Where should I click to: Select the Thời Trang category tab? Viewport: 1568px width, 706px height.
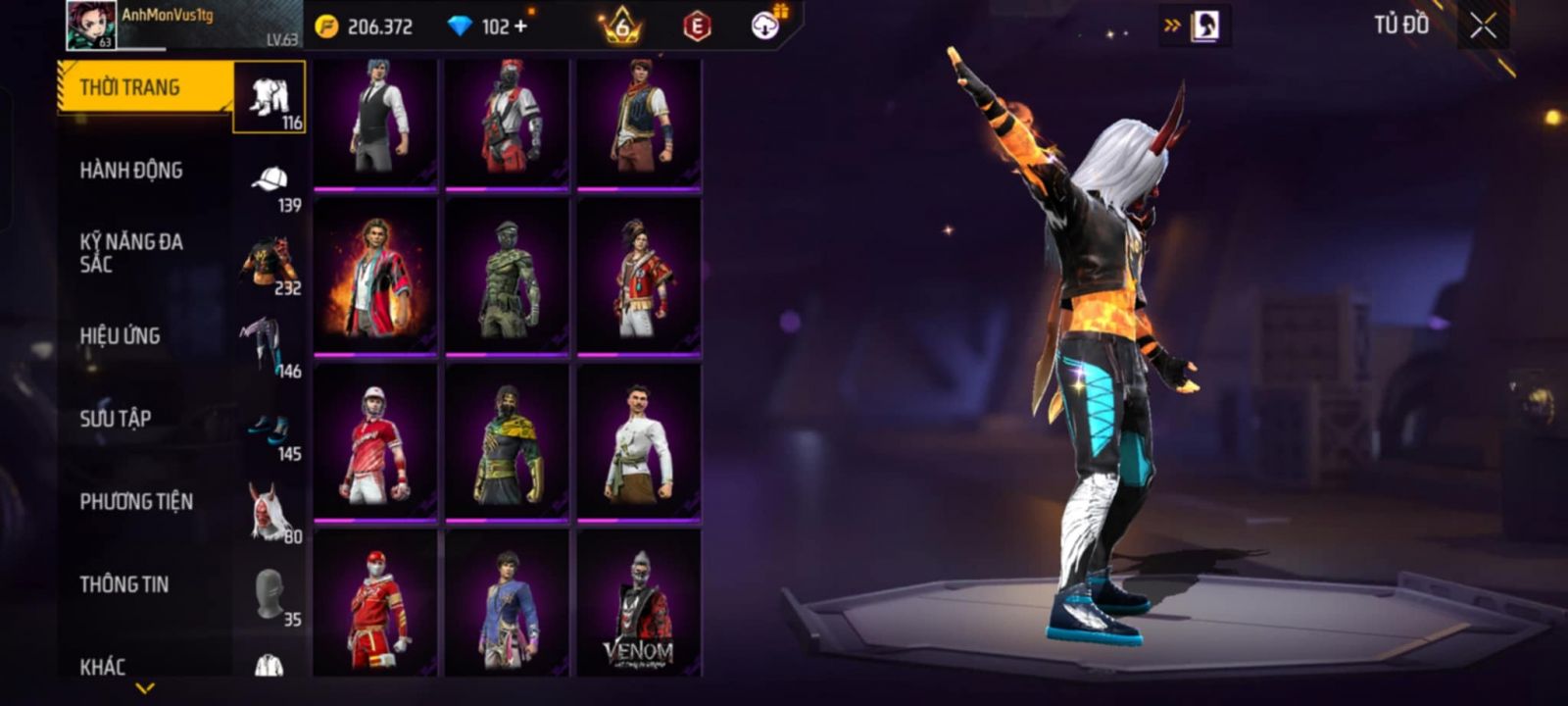(x=145, y=88)
